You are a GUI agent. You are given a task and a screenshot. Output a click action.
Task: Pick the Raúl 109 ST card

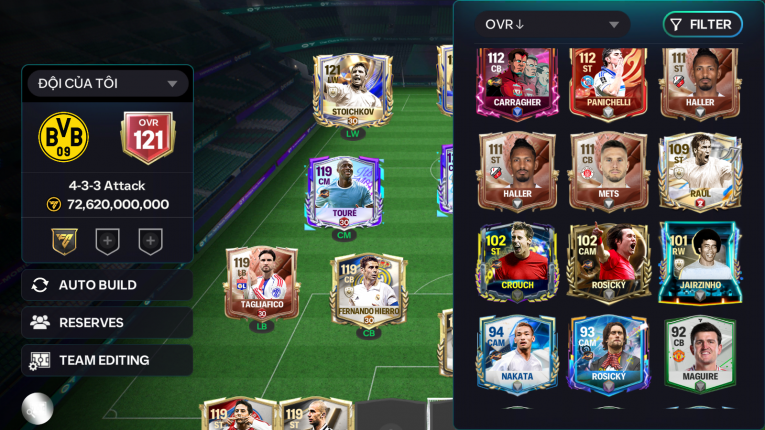(699, 170)
